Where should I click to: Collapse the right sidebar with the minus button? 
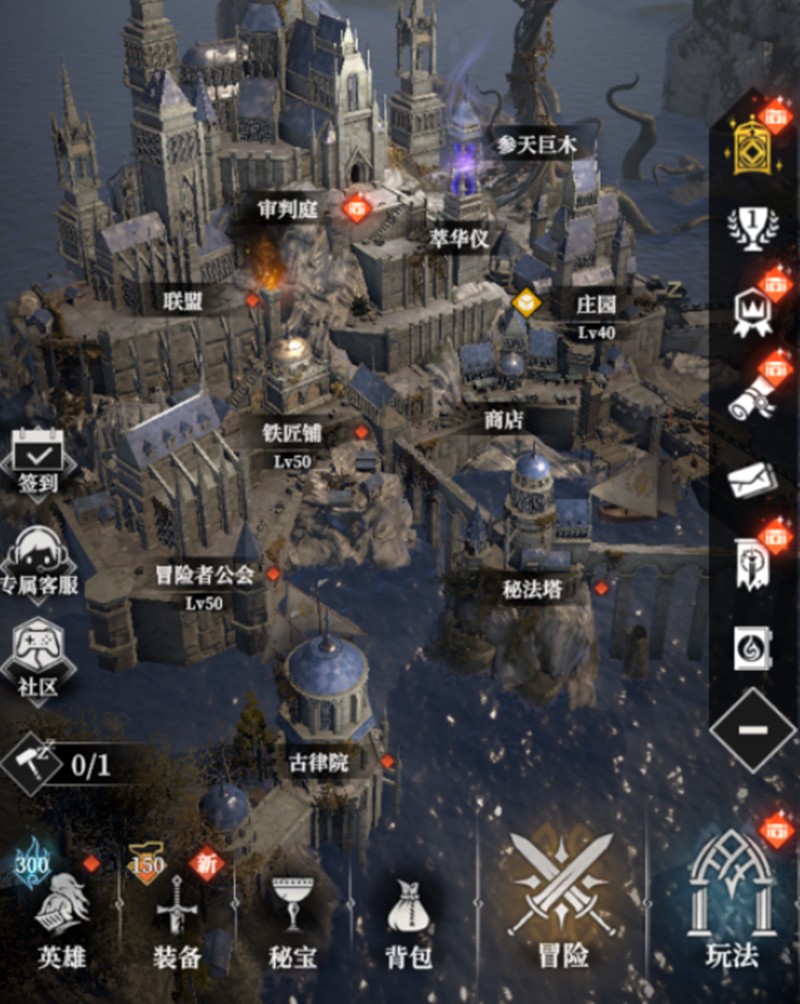point(752,729)
